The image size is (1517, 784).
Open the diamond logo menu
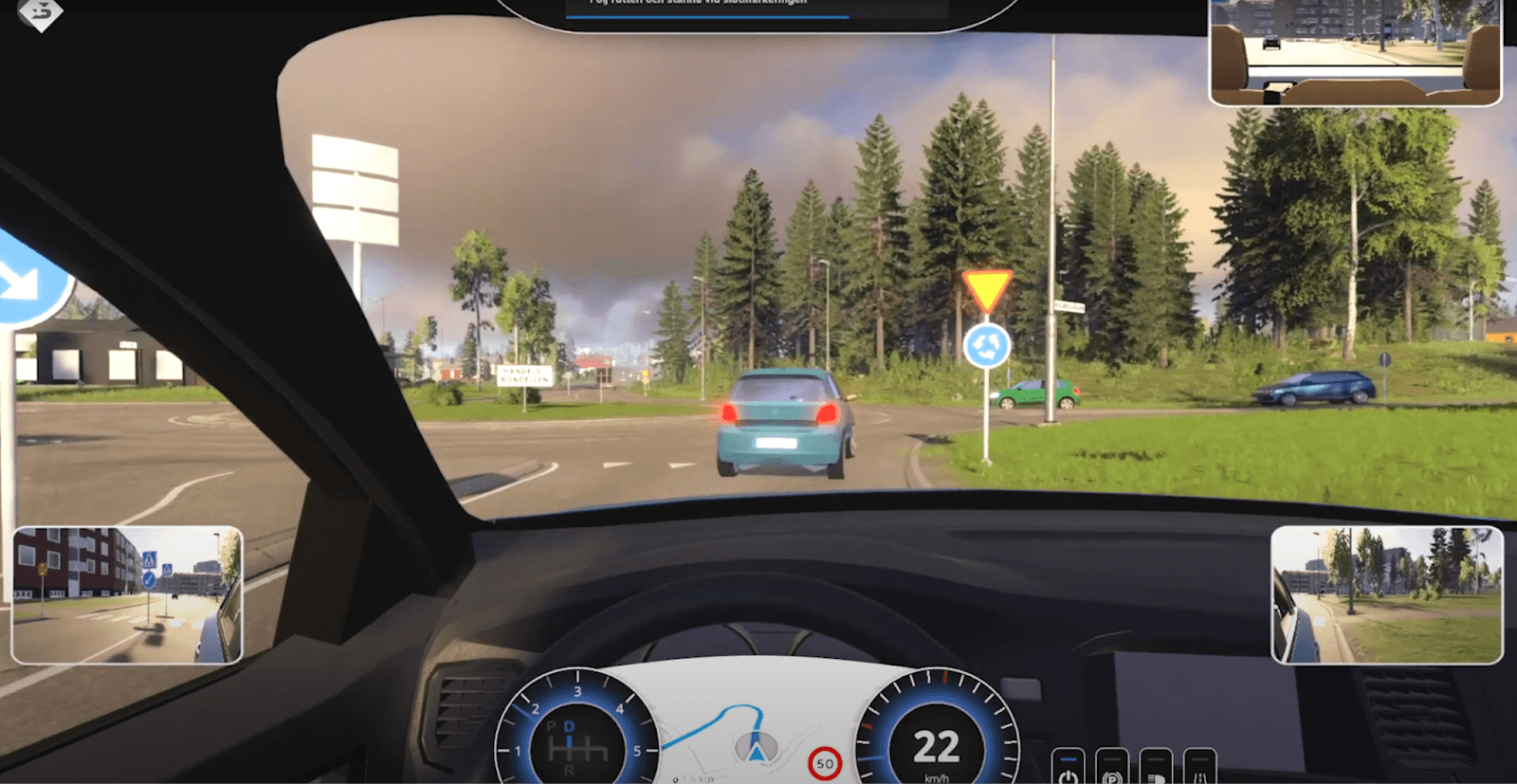coord(40,13)
